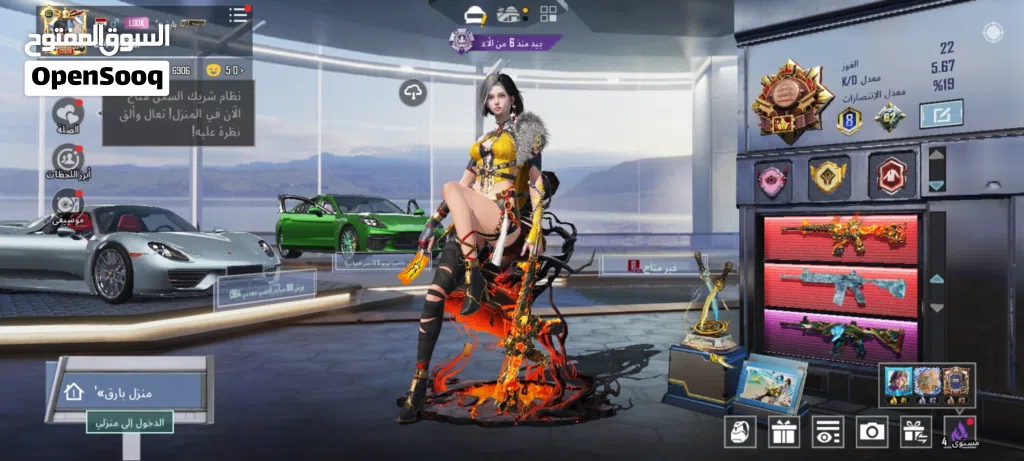The width and height of the screenshot is (1024, 461).
Task: Click the purple level 4 flame icon
Action: point(958,429)
